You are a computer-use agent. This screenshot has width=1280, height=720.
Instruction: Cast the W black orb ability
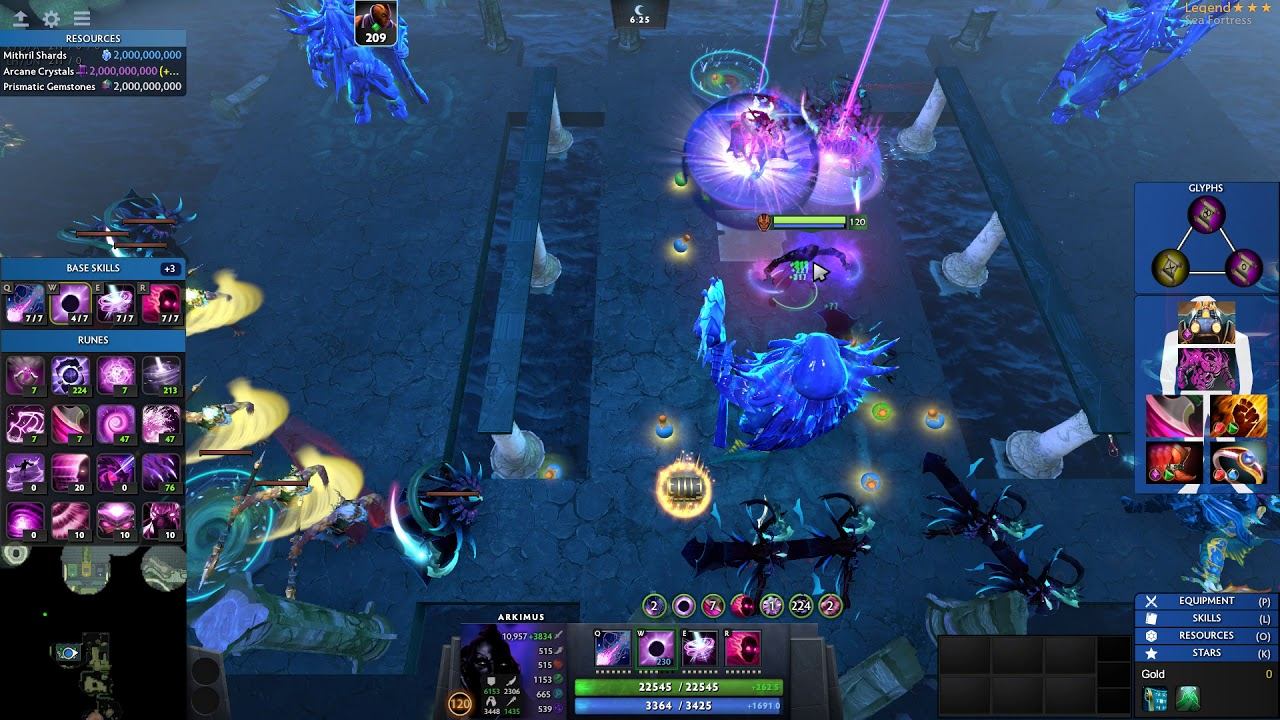click(656, 649)
